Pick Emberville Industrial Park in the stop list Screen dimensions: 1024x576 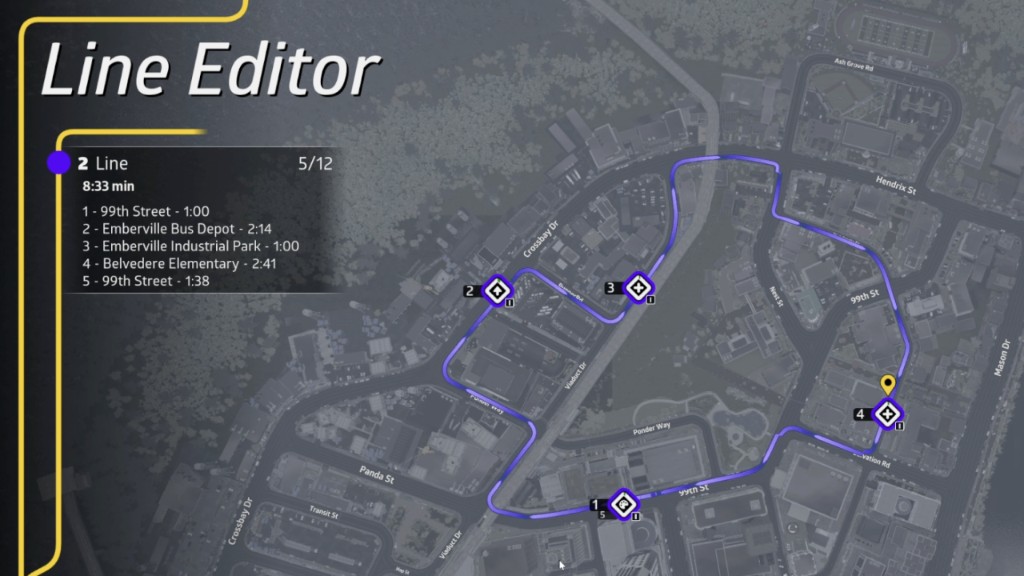(x=191, y=246)
